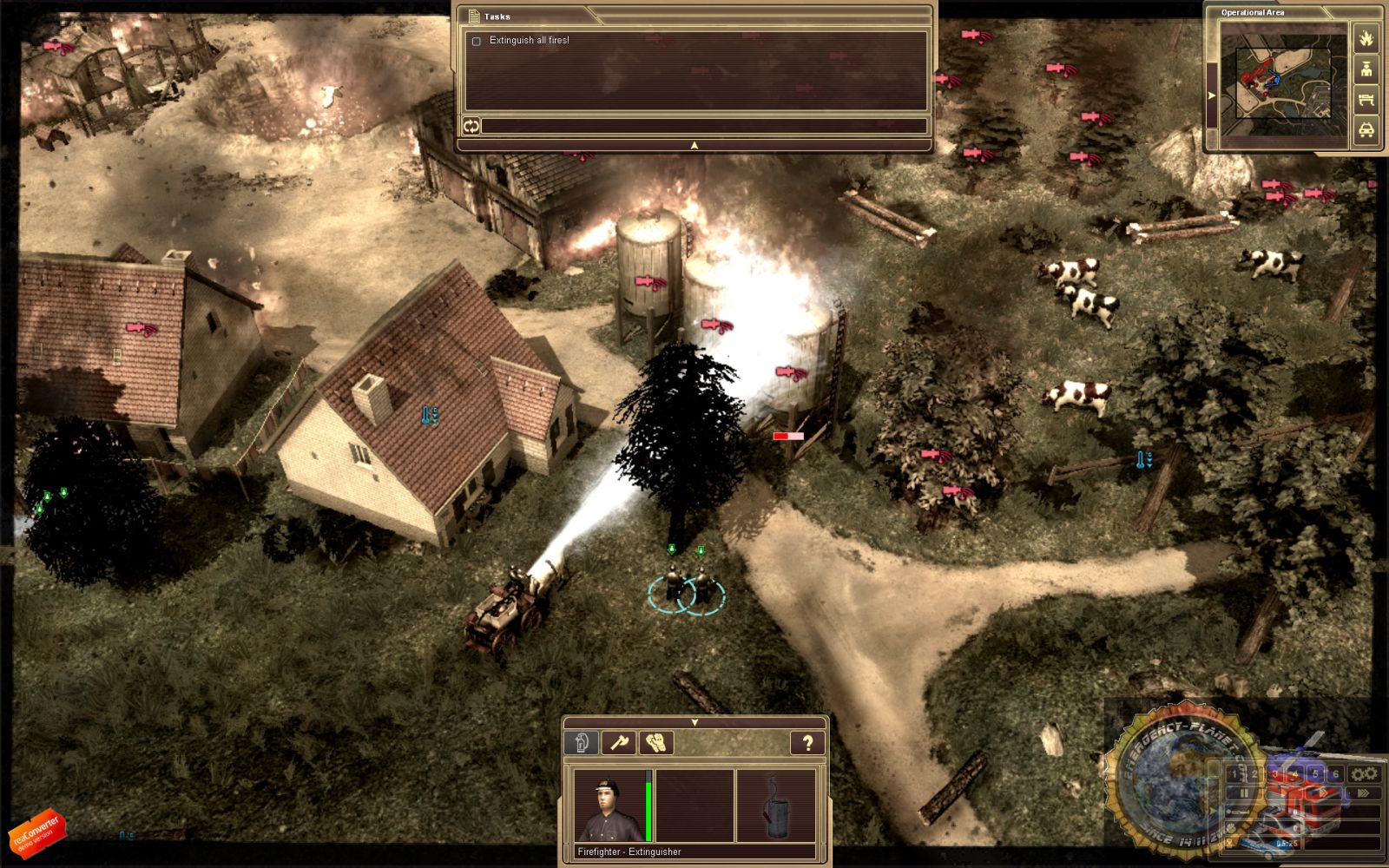Open the fire department units button
This screenshot has height=868, width=1389.
pos(1366,38)
